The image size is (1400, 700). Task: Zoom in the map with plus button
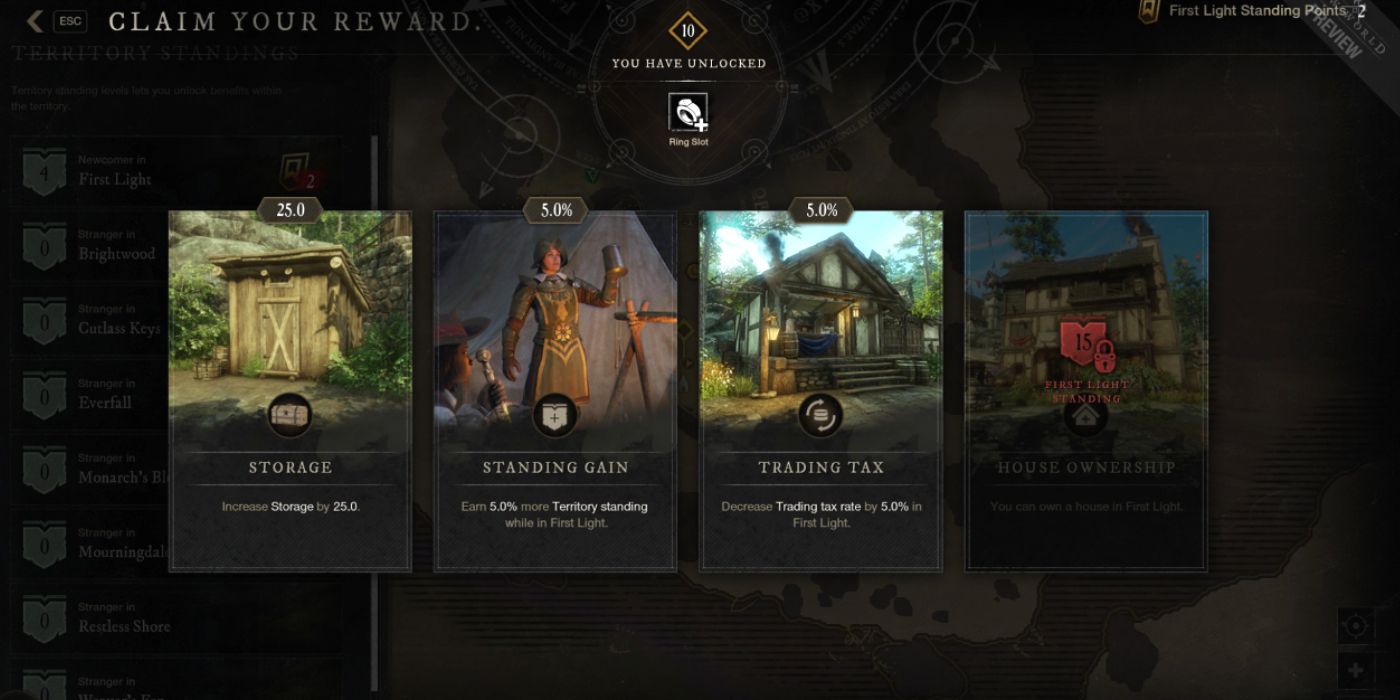pos(1355,670)
